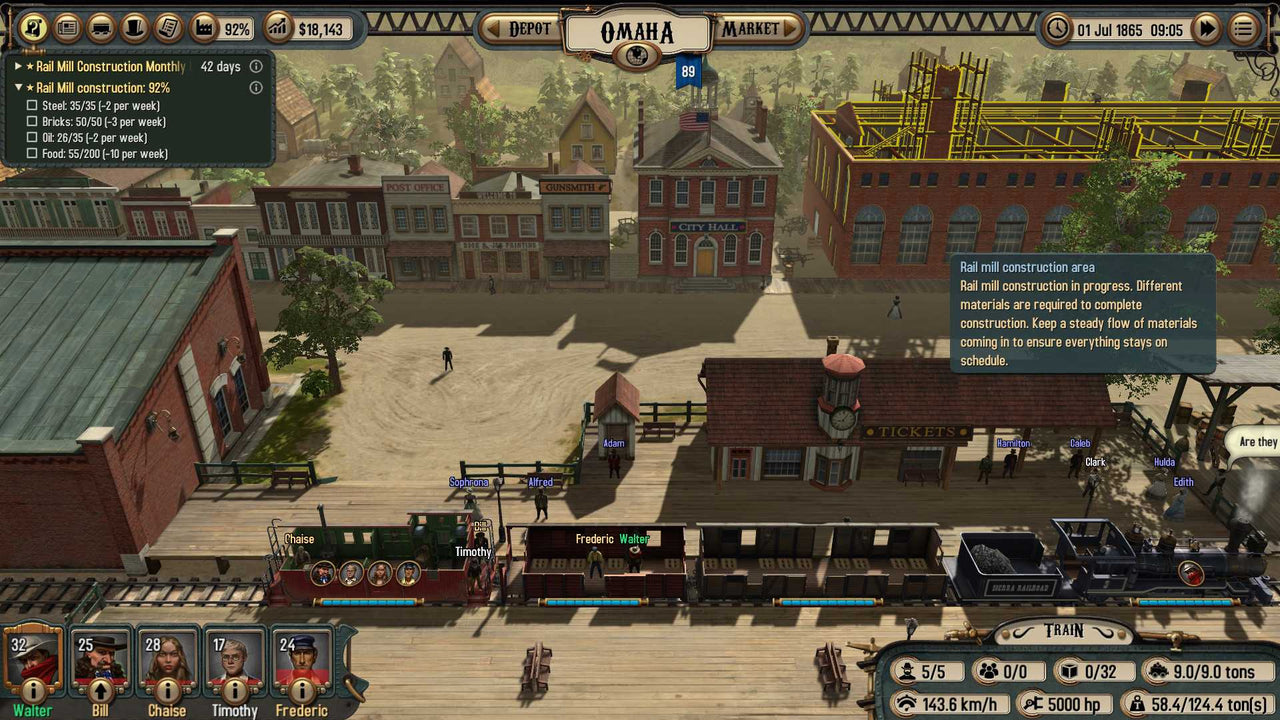Open the newspaper icon
Screen dimensions: 1280x720
point(67,28)
